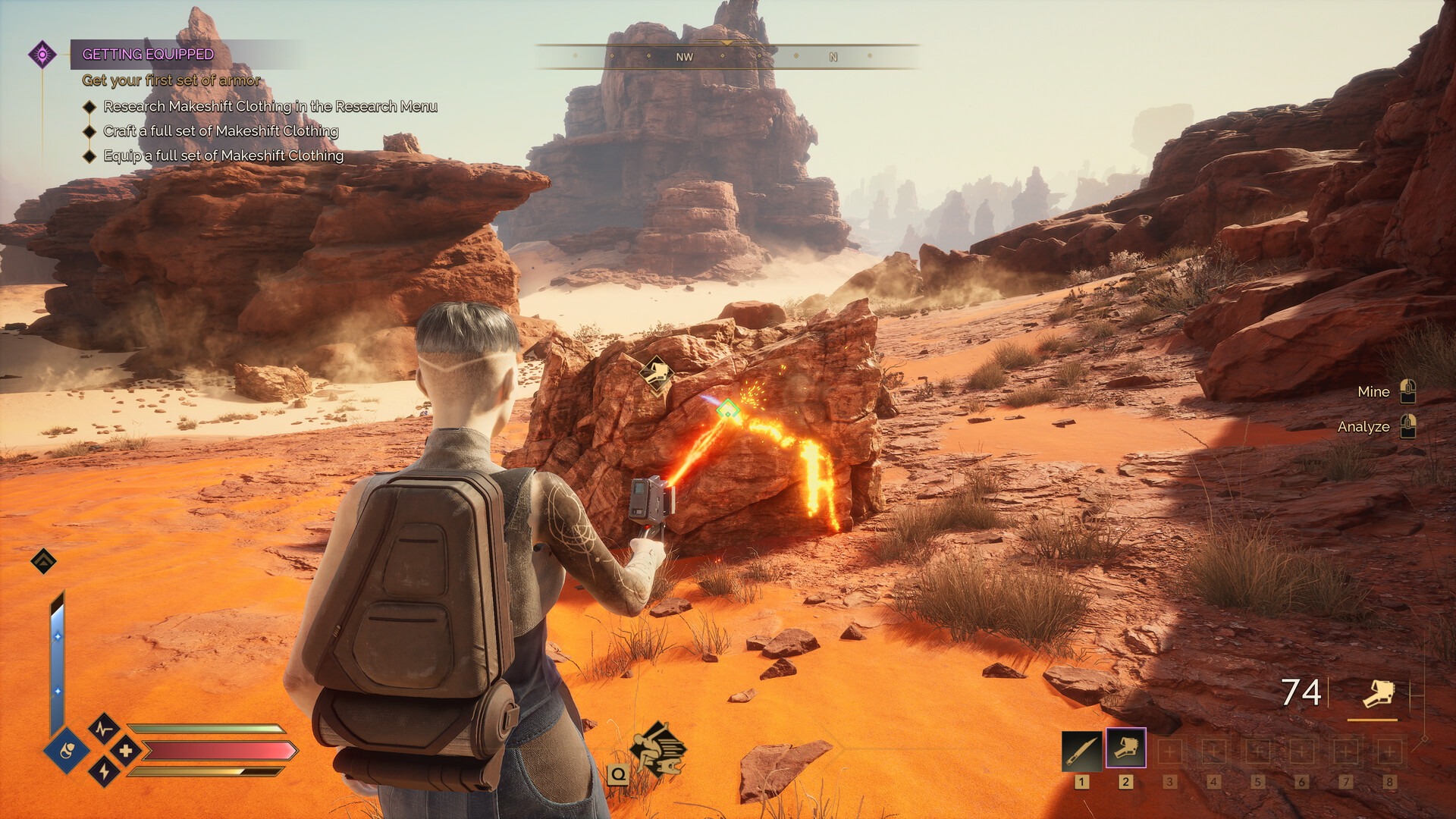Click the Analyze action icon

(x=1409, y=427)
